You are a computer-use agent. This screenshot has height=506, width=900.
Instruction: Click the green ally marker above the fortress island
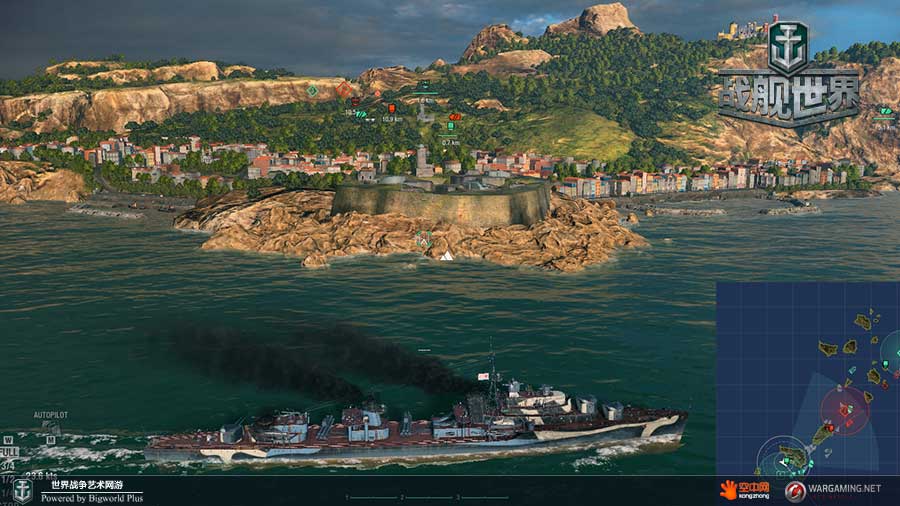(x=424, y=239)
